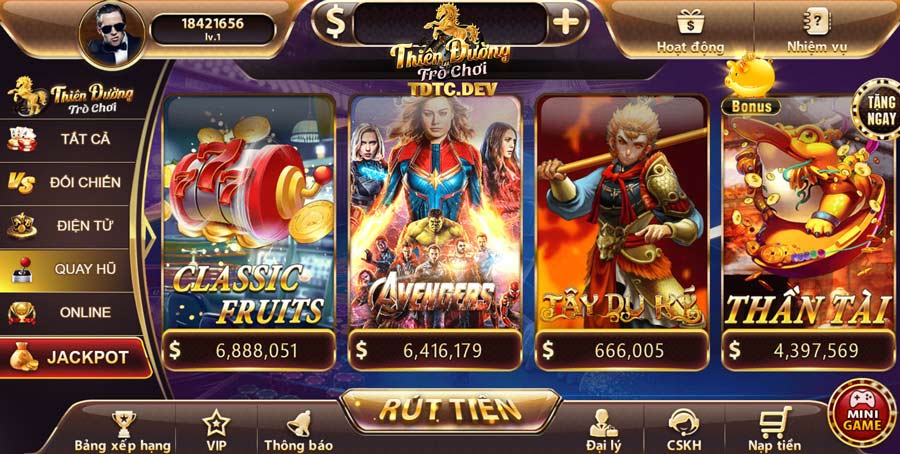Choose the ĐIỆN TỬ category
900x454 pixels.
70,226
